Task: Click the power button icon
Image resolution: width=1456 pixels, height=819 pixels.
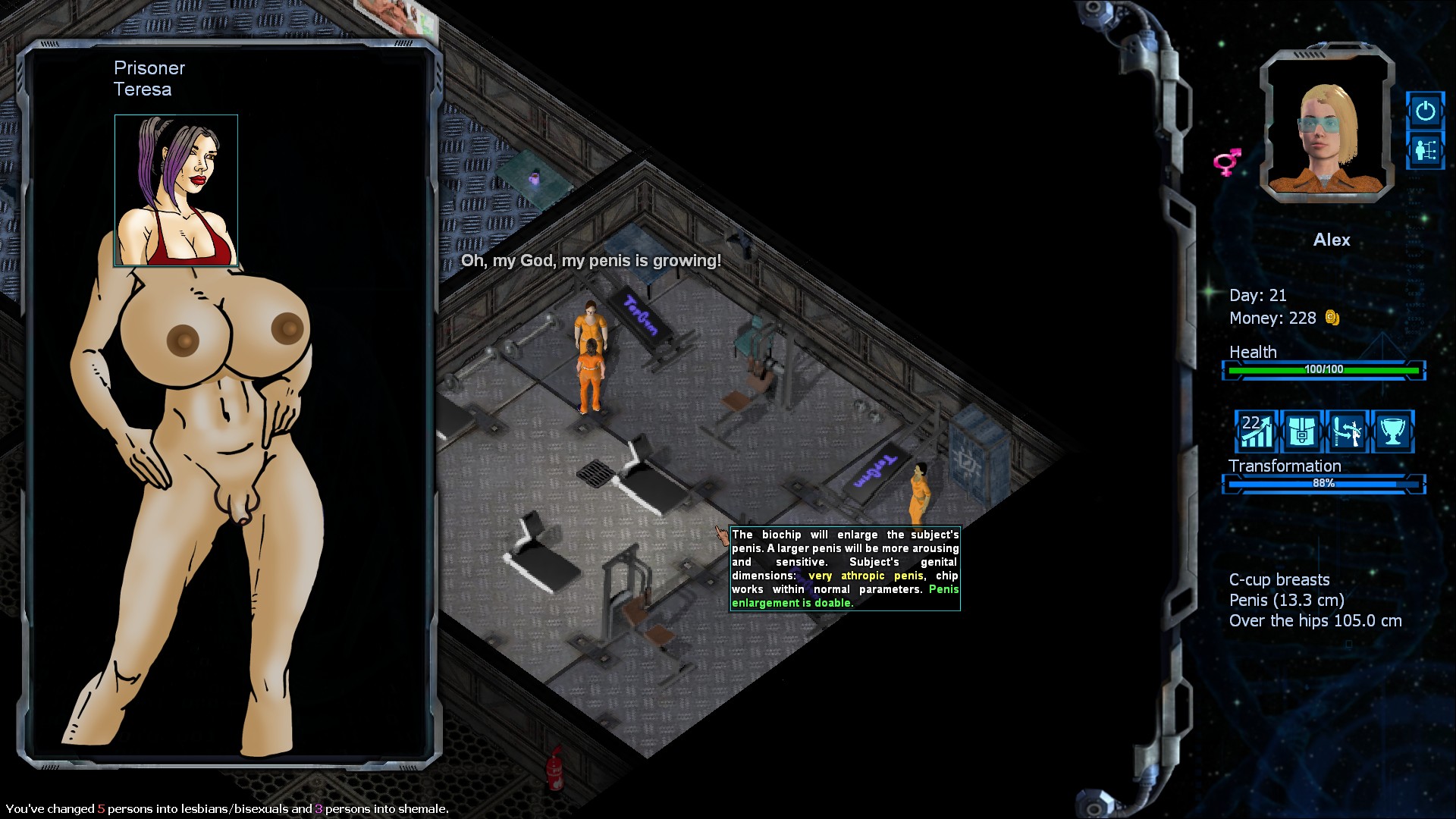Action: click(x=1425, y=111)
